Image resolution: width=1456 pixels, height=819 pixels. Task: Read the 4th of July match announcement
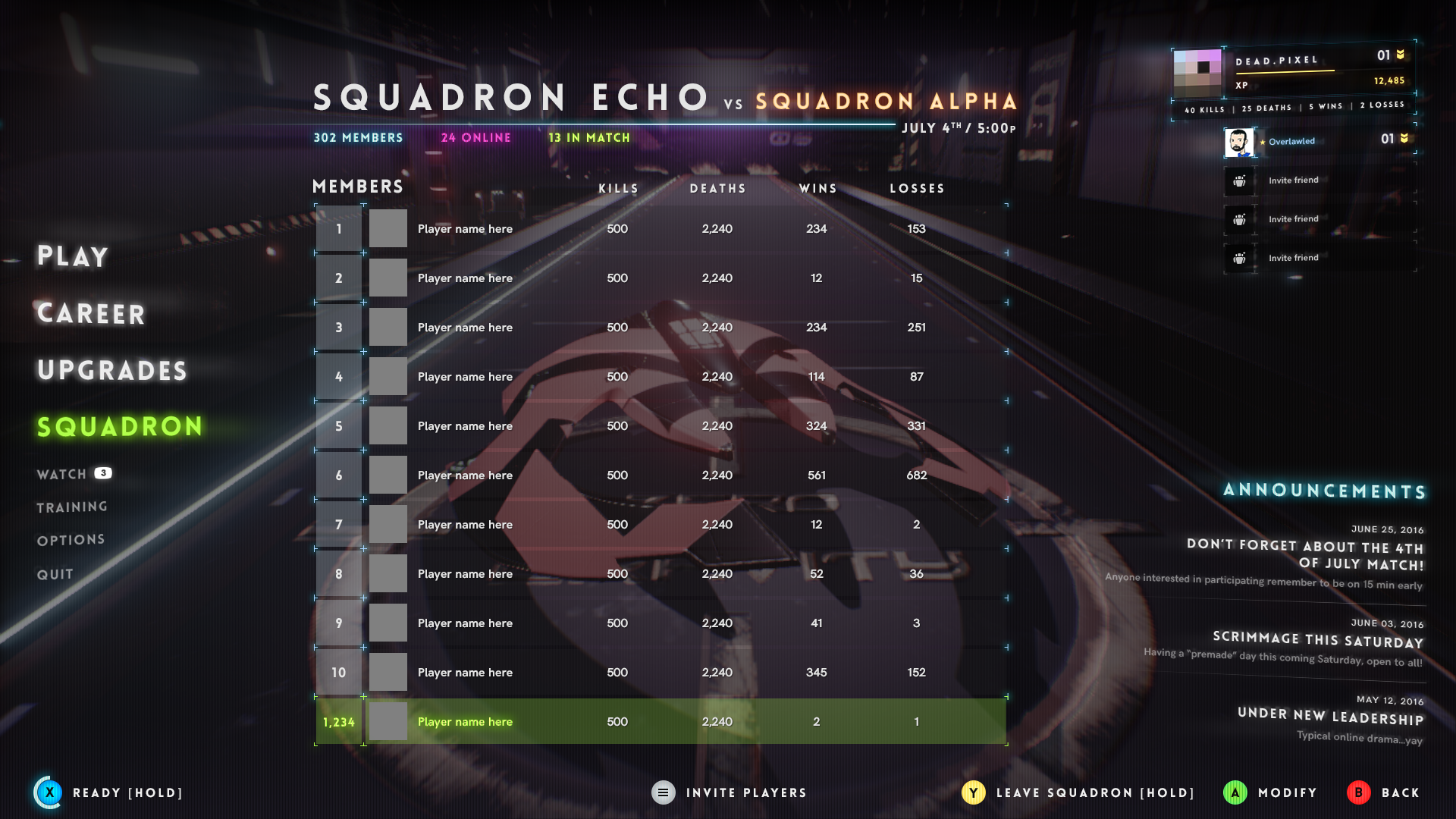point(1304,555)
